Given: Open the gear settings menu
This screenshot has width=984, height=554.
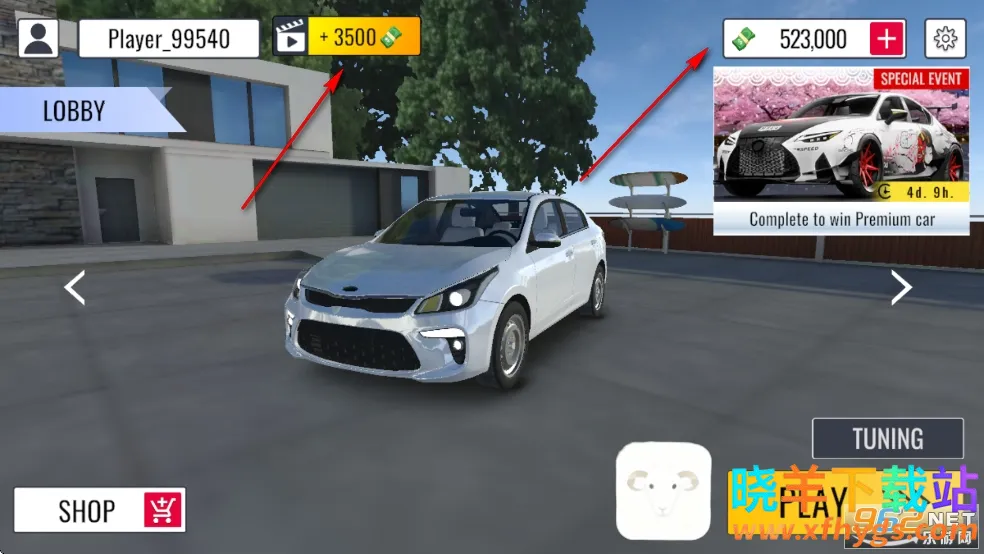Looking at the screenshot, I should click(945, 39).
